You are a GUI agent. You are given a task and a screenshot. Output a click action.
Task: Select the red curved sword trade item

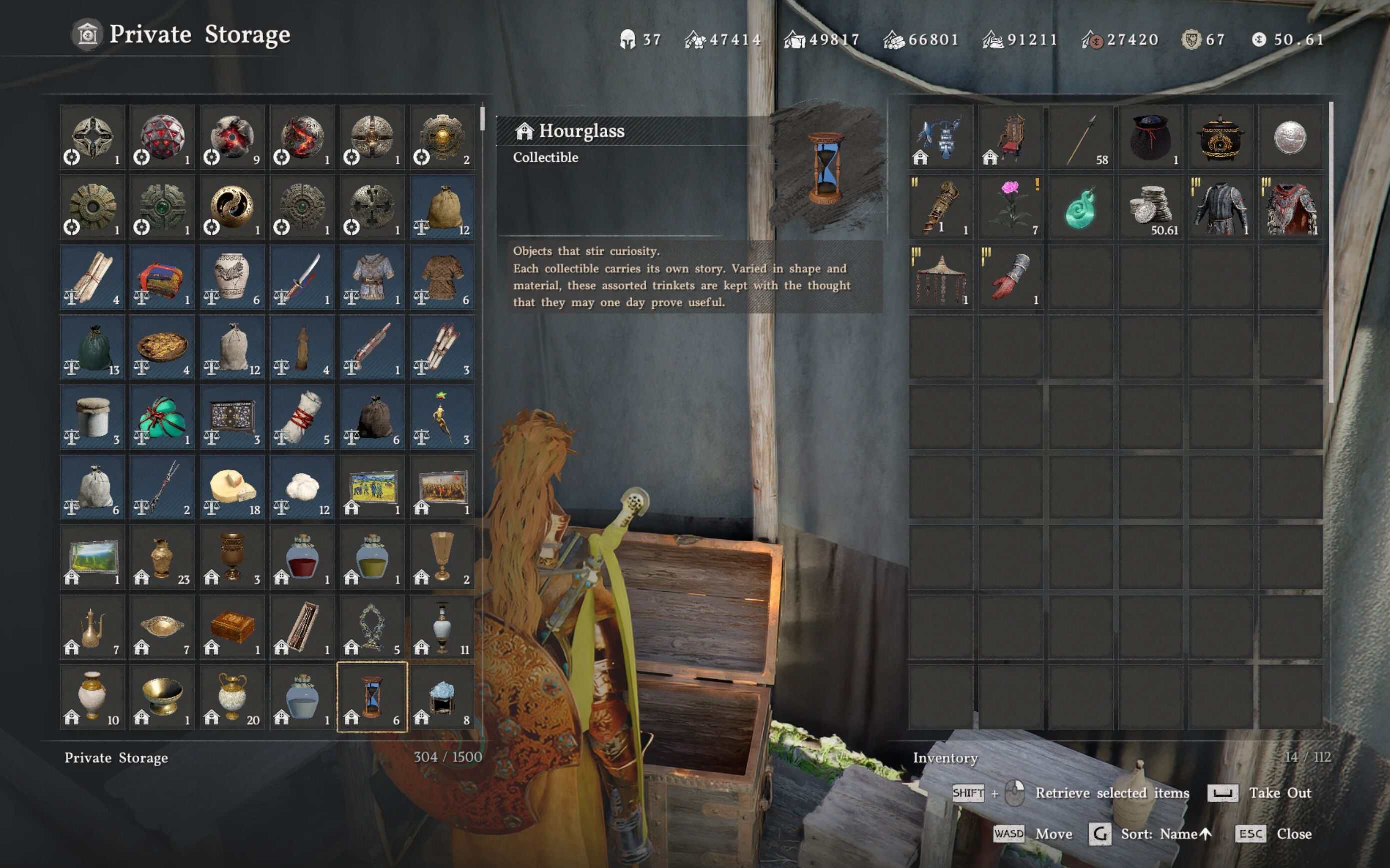pos(302,277)
